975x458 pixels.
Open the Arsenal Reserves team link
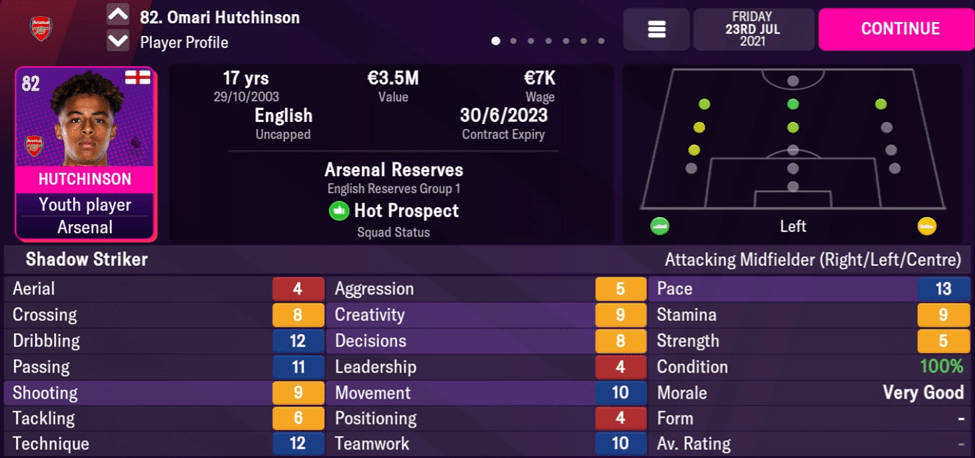[x=393, y=170]
